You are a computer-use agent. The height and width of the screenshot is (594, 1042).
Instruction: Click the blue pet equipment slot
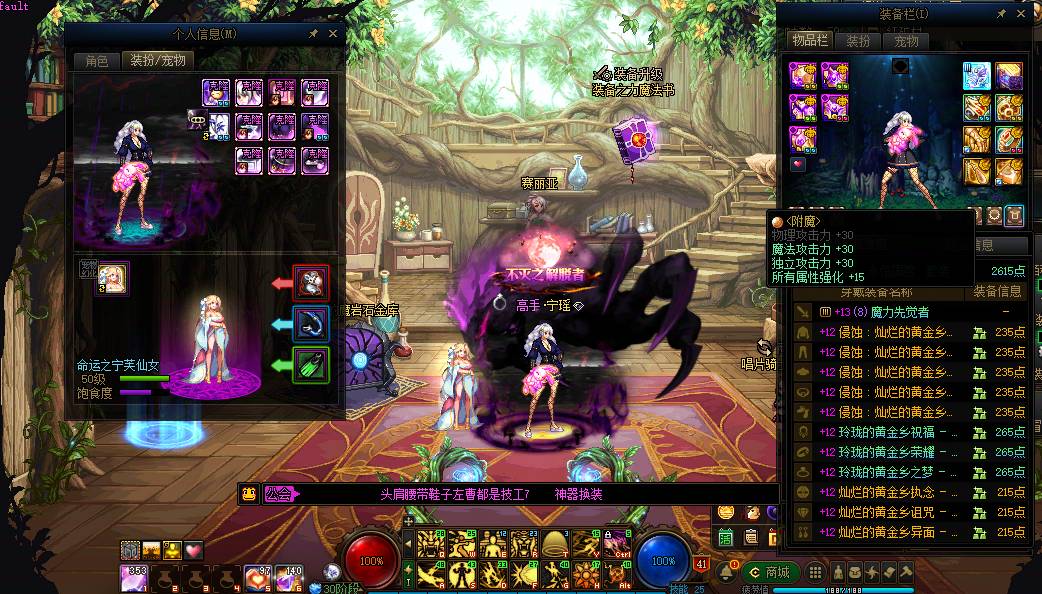click(x=311, y=324)
